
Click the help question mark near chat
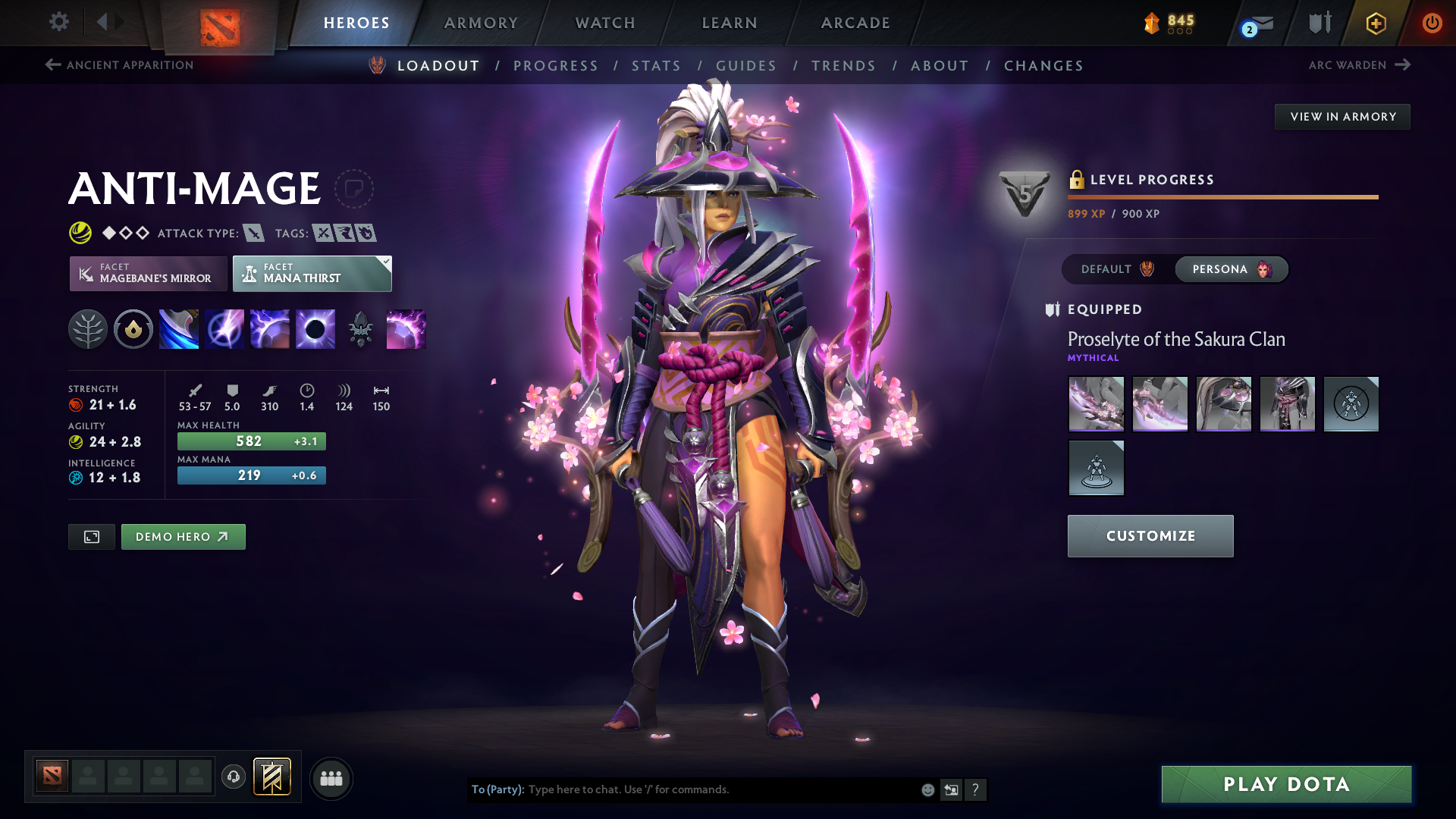click(x=976, y=789)
